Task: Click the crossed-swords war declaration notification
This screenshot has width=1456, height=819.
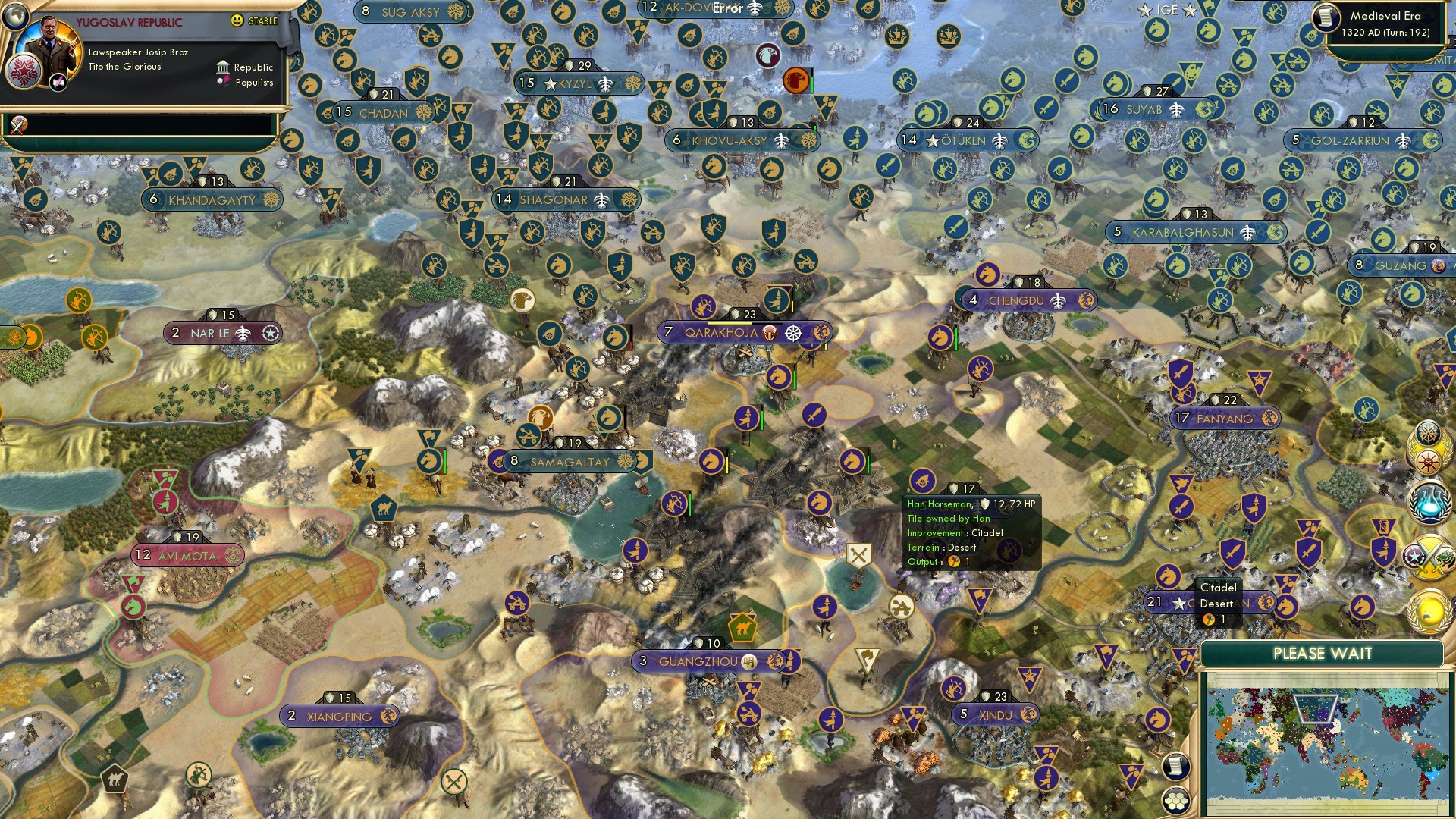Action: pyautogui.click(x=1429, y=556)
